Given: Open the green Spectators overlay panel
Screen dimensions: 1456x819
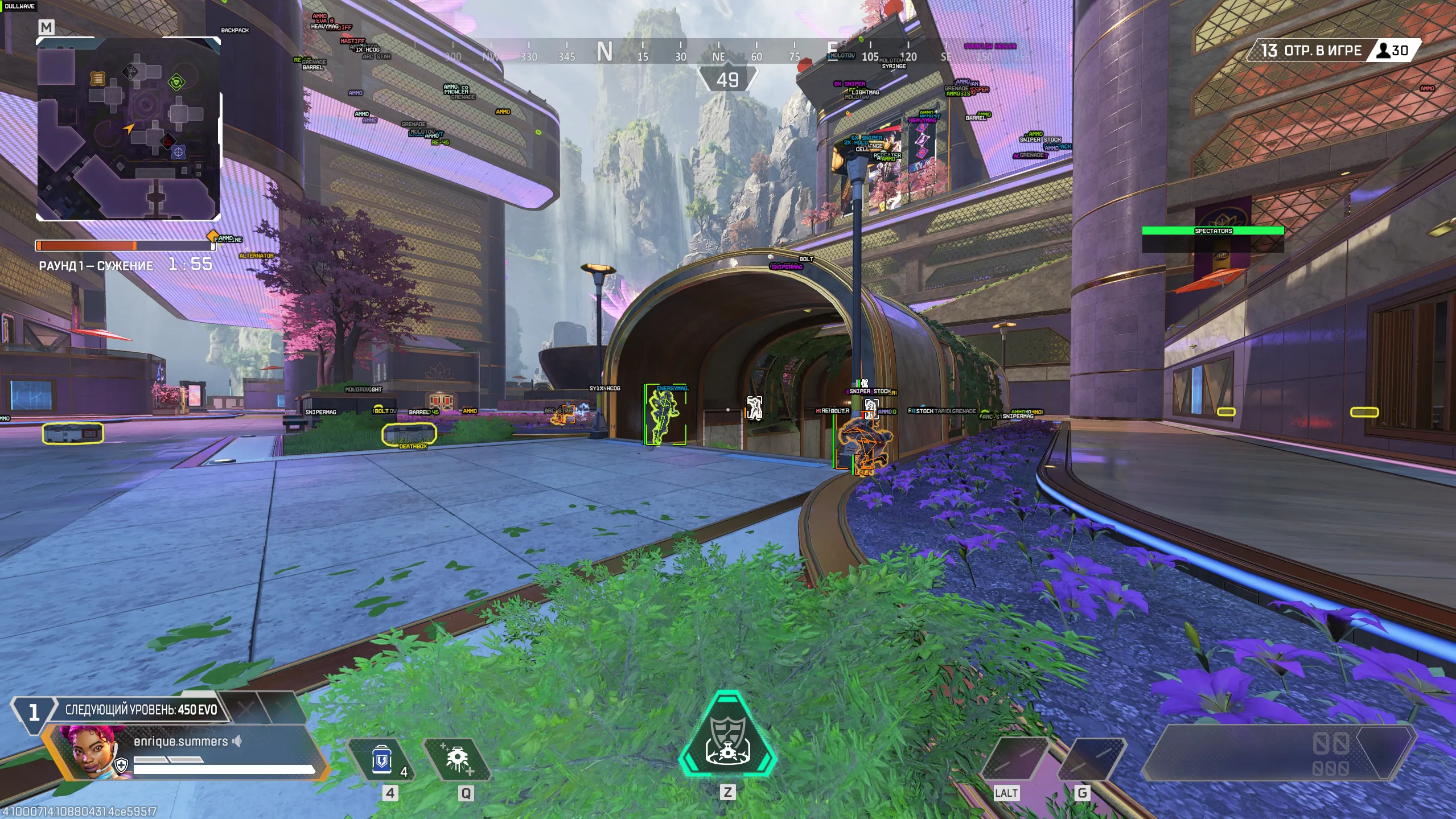Looking at the screenshot, I should click(1212, 231).
